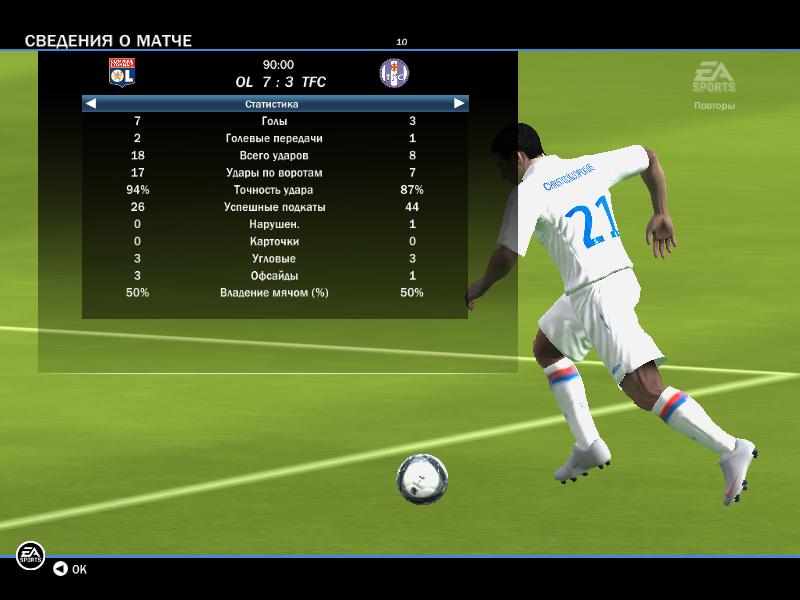Confirm with the OK button
This screenshot has width=800, height=600.
pos(70,569)
